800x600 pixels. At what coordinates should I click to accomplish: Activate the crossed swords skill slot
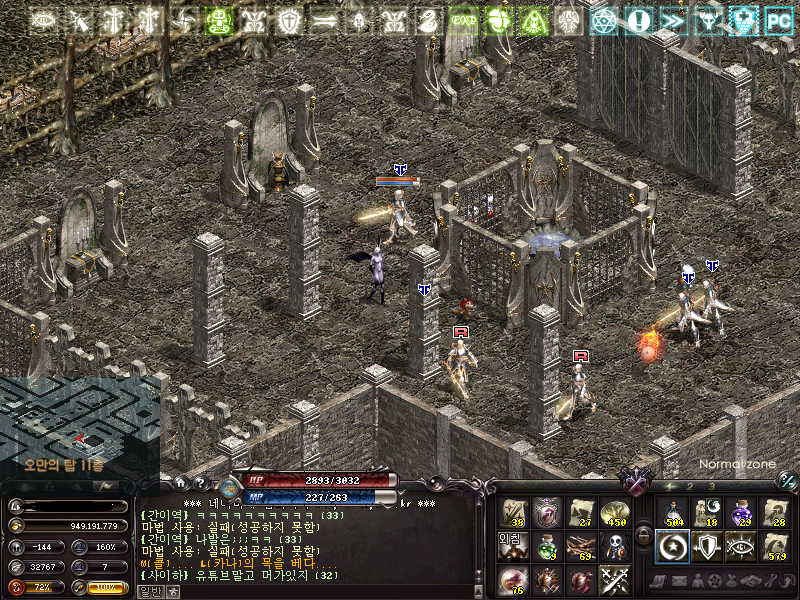[x=614, y=579]
